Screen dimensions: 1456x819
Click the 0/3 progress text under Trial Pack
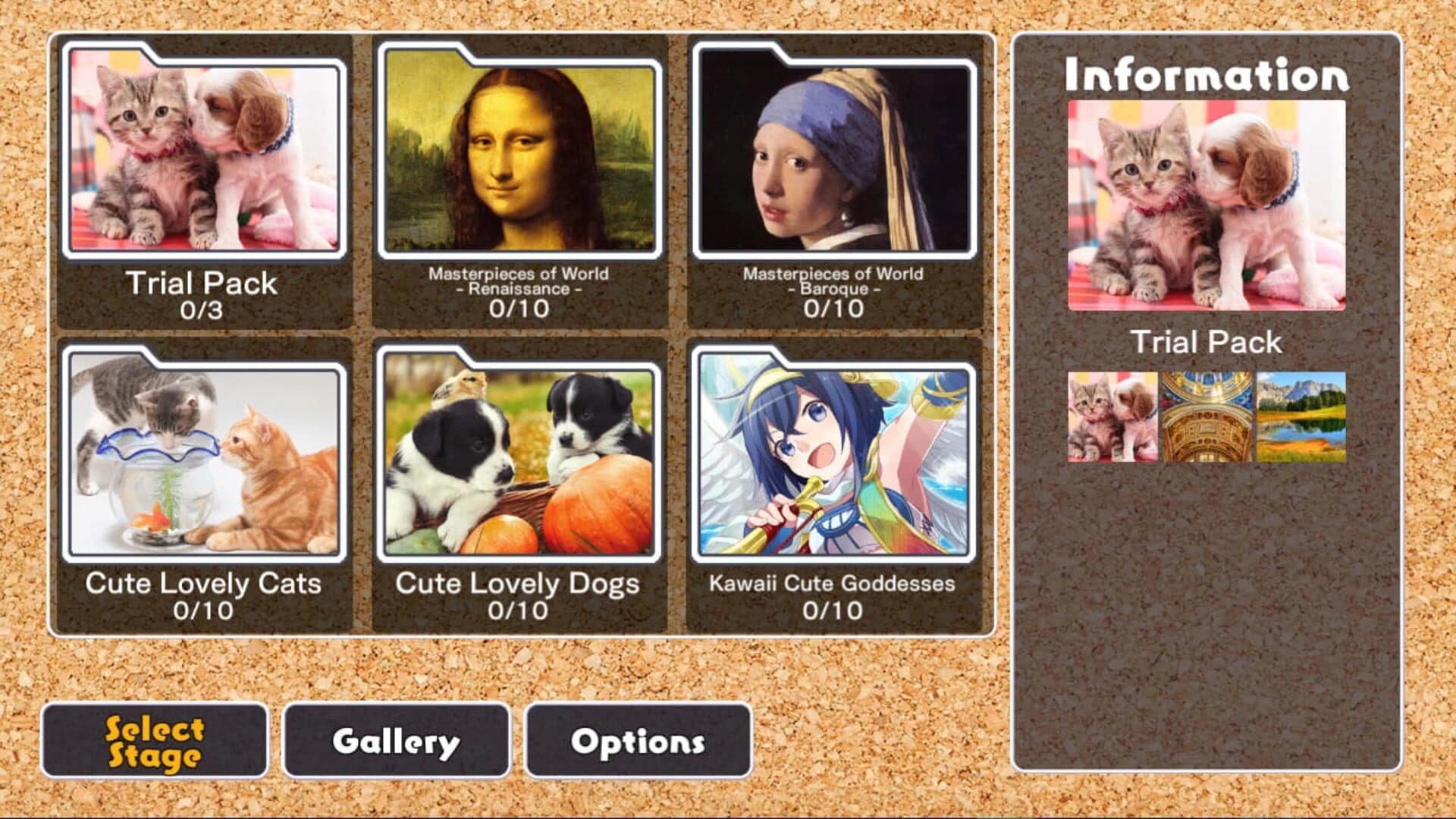click(205, 309)
